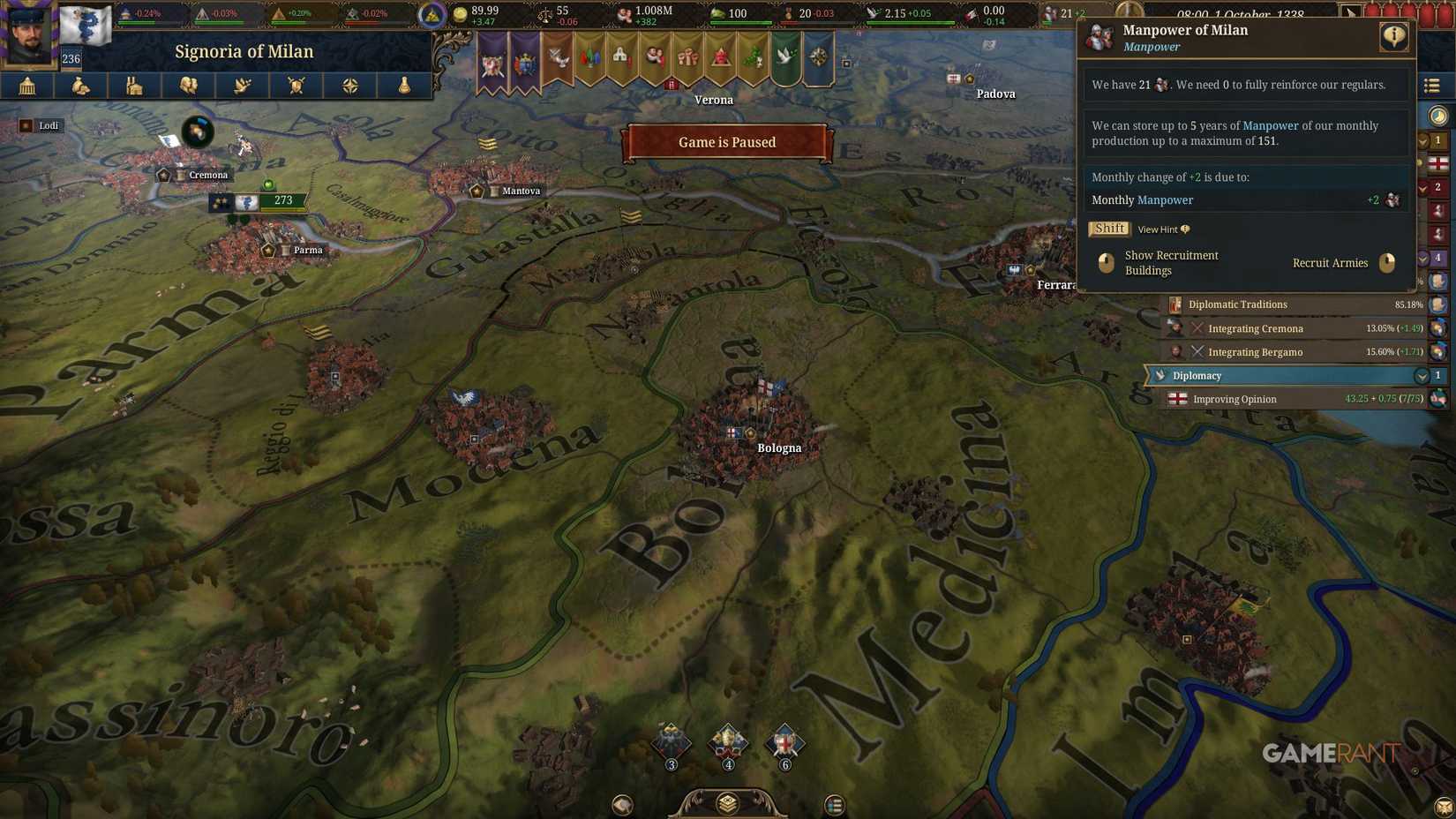
Task: Cancel Integrating Bergamo via its X mark
Action: click(1197, 351)
